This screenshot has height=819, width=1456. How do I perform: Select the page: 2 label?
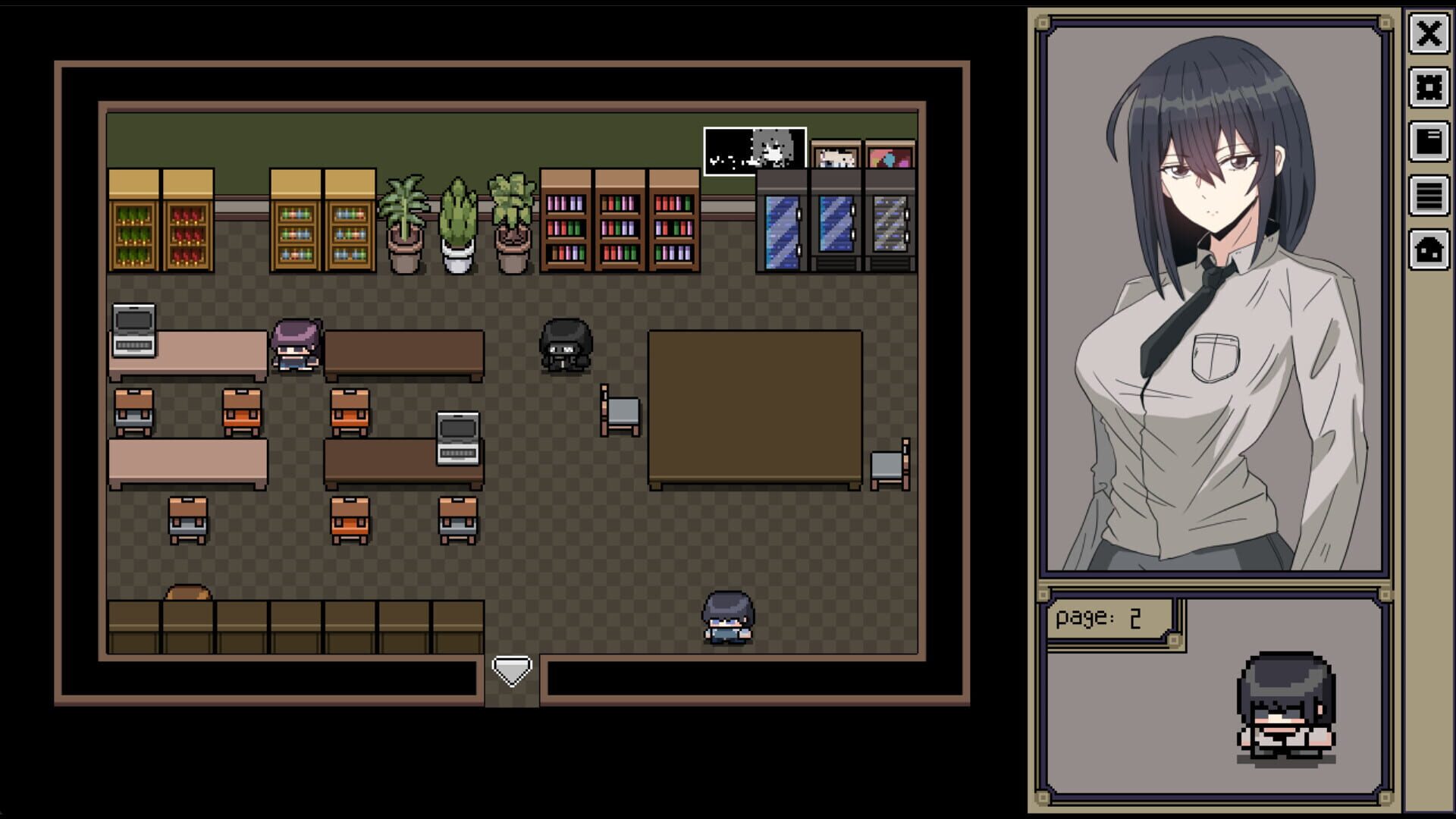click(x=1098, y=617)
